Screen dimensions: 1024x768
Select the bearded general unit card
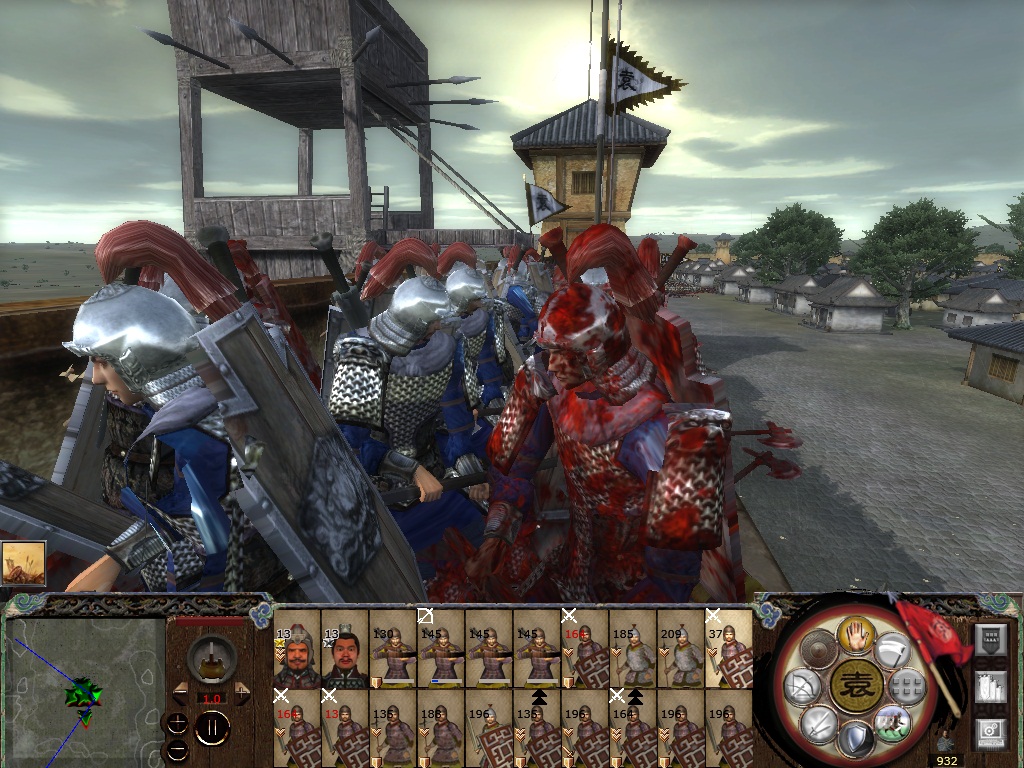[297, 650]
